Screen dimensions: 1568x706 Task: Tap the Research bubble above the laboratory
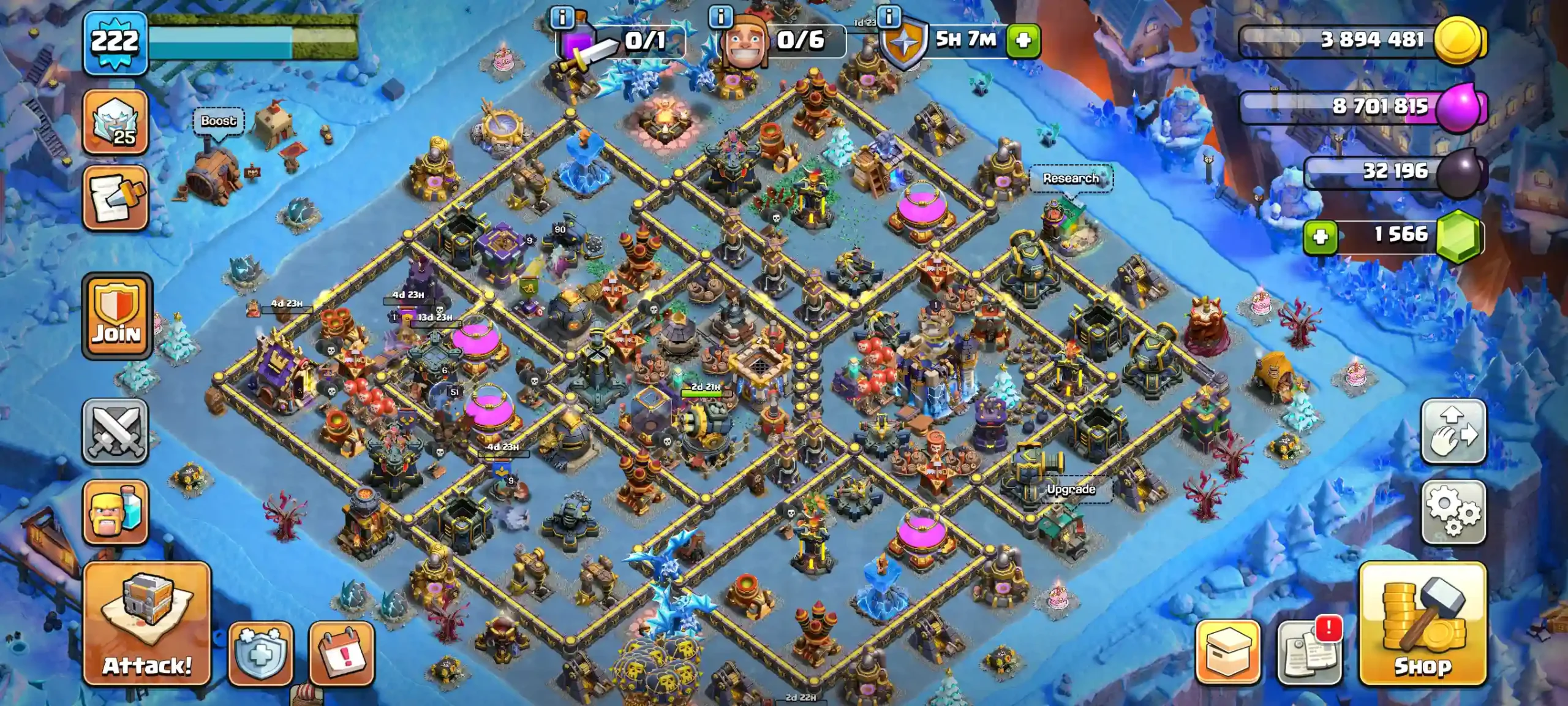[1071, 178]
